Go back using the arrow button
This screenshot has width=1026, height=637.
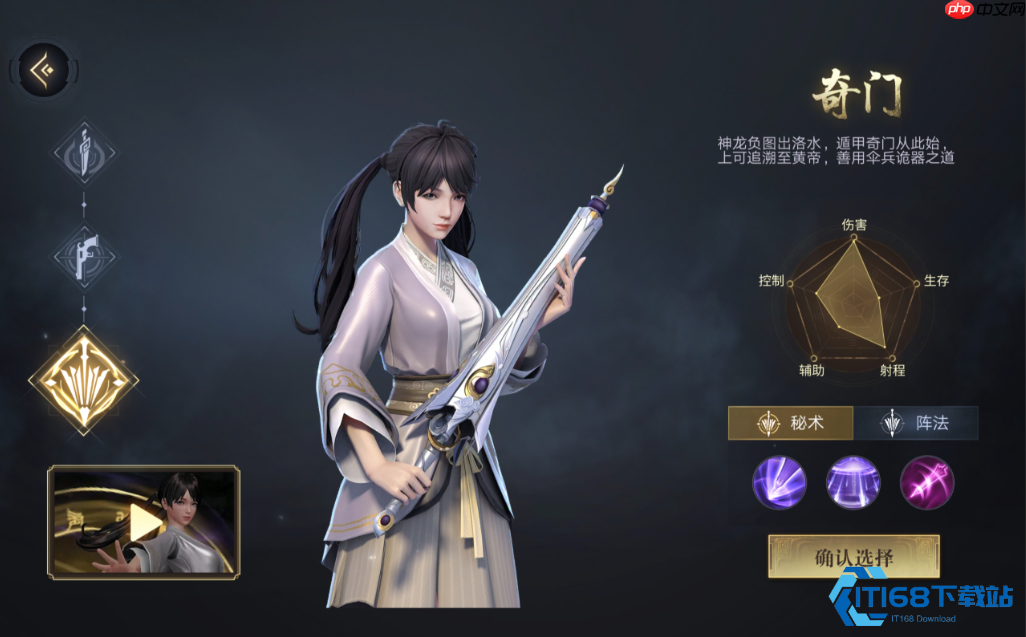coord(44,70)
